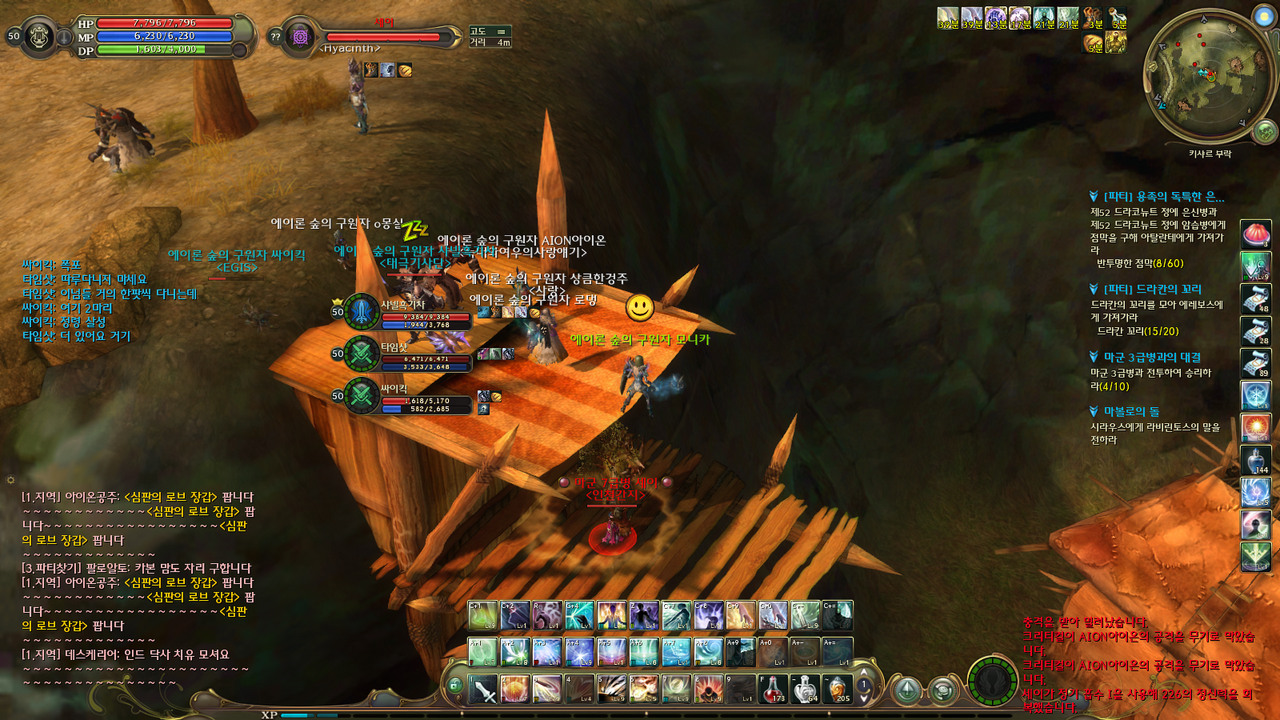
Task: Click the up-arrow round button beside hotbar
Action: tap(908, 689)
